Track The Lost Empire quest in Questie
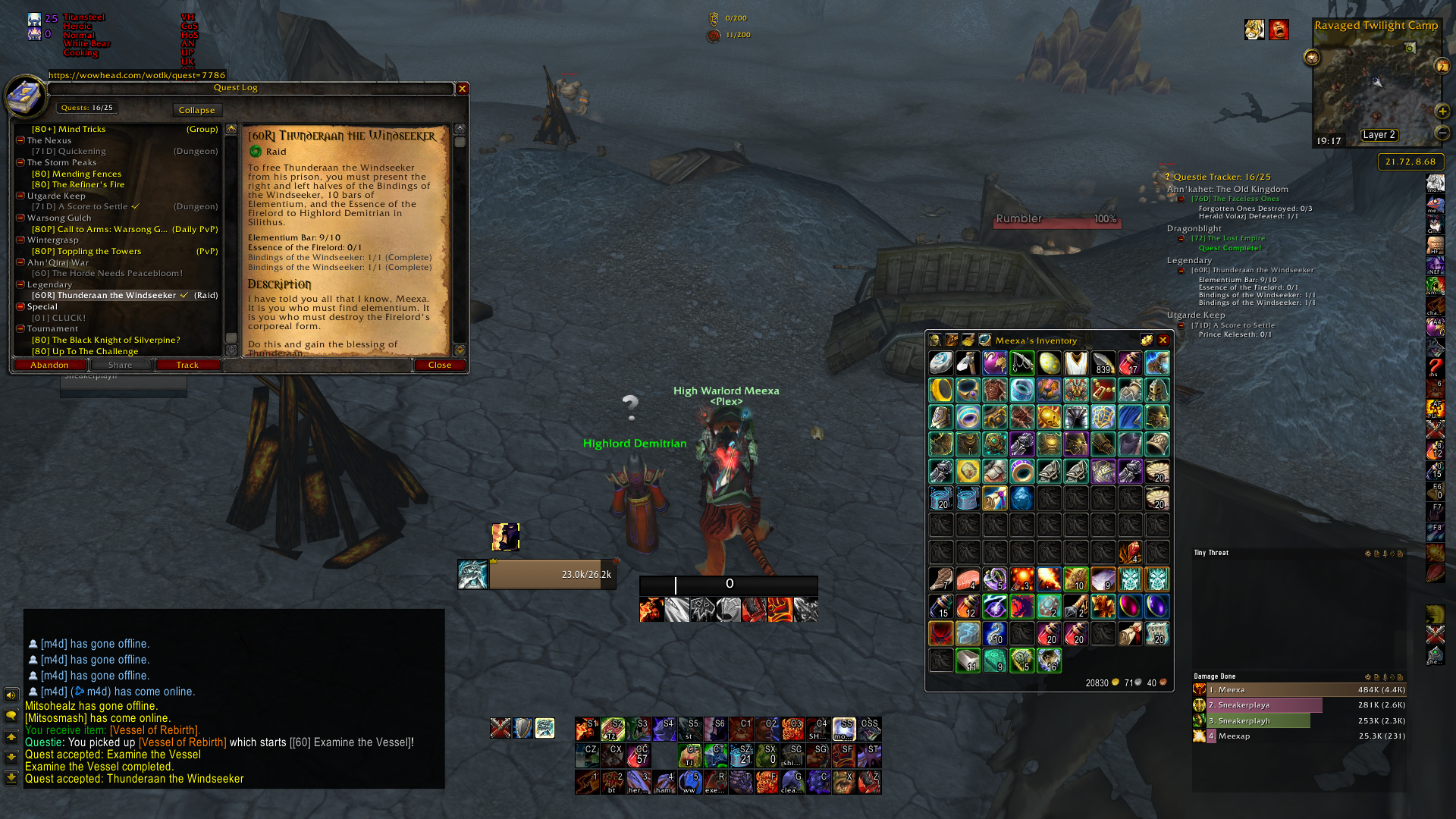1456x819 pixels. (1228, 238)
